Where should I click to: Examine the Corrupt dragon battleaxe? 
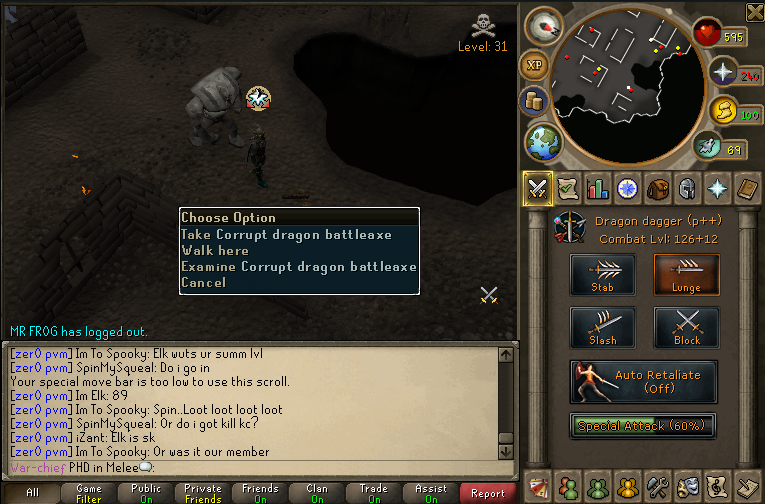click(x=298, y=267)
